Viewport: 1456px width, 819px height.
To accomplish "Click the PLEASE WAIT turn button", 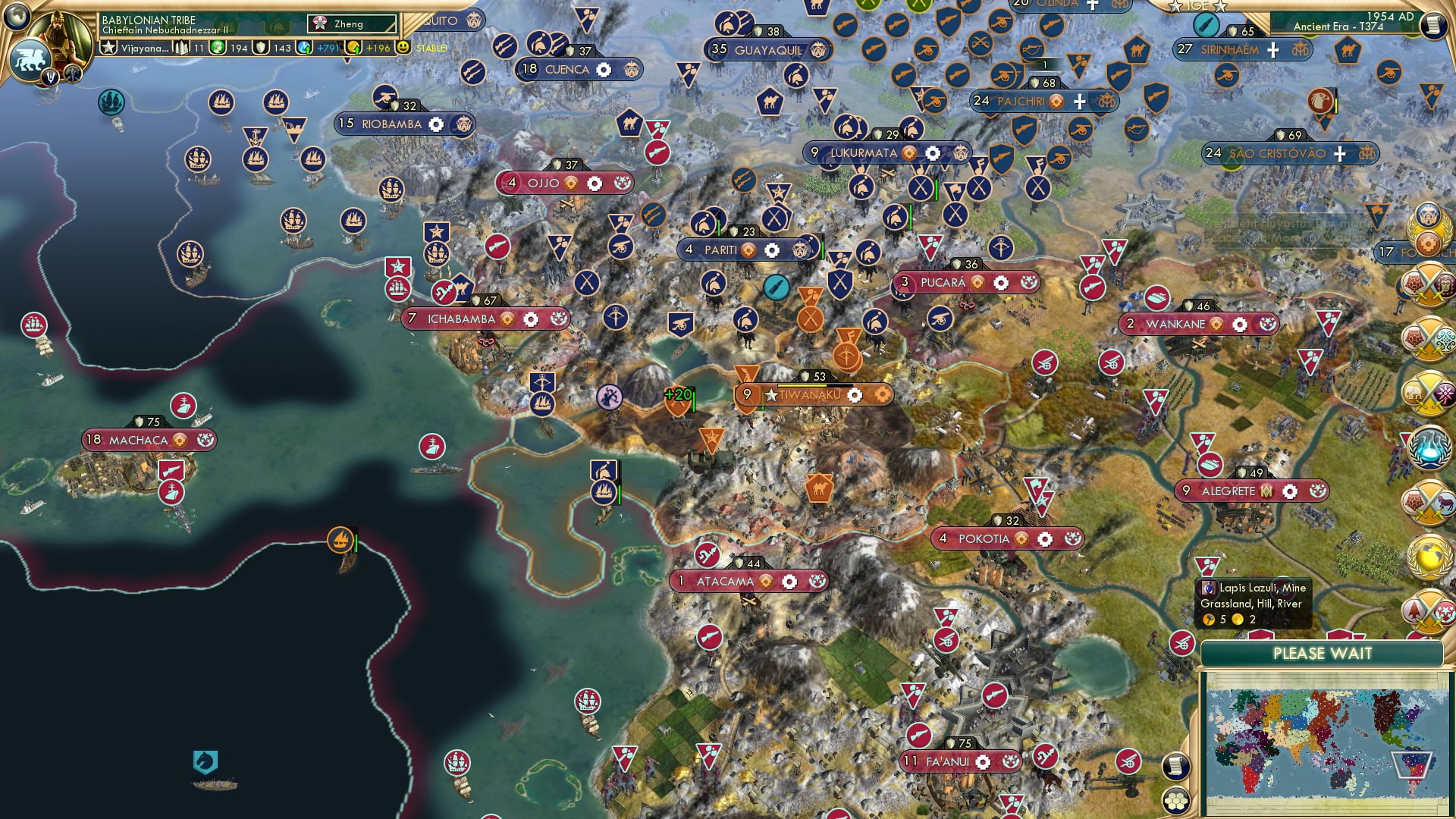I will click(x=1322, y=654).
